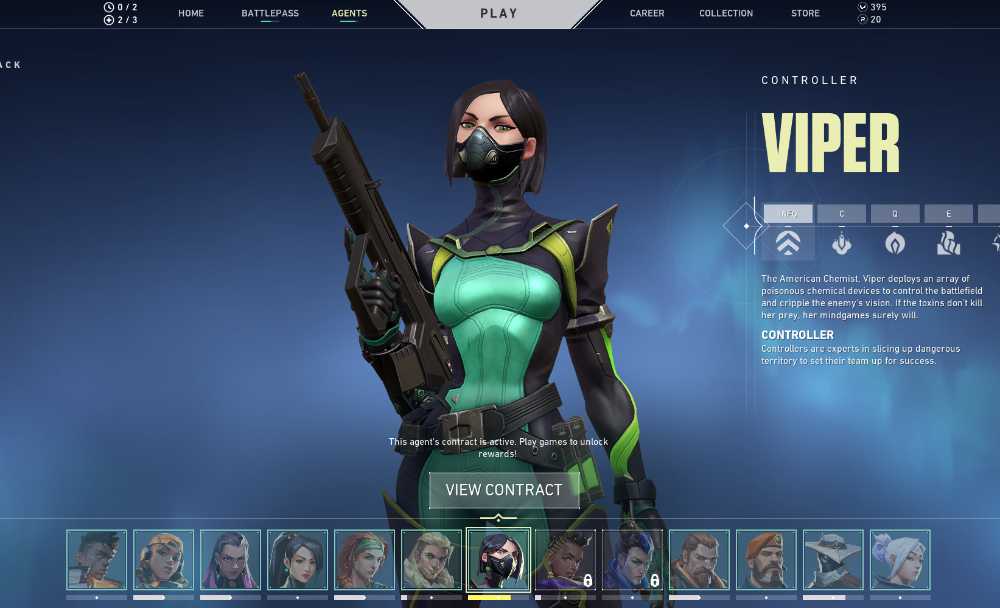View Viper's contract

coord(504,490)
